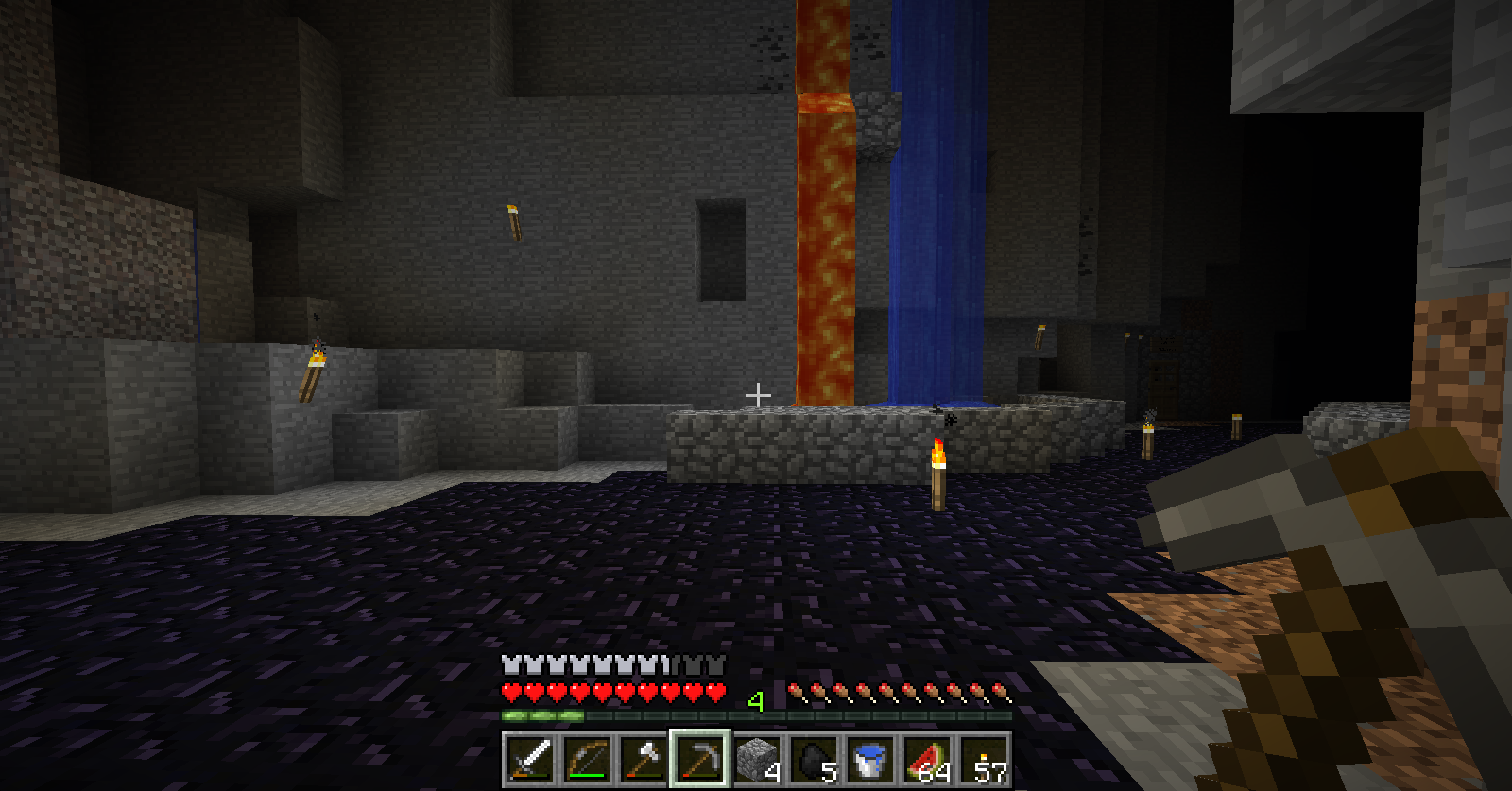The width and height of the screenshot is (1512, 791).
Task: Switch to the iron axe slot
Action: [x=643, y=759]
